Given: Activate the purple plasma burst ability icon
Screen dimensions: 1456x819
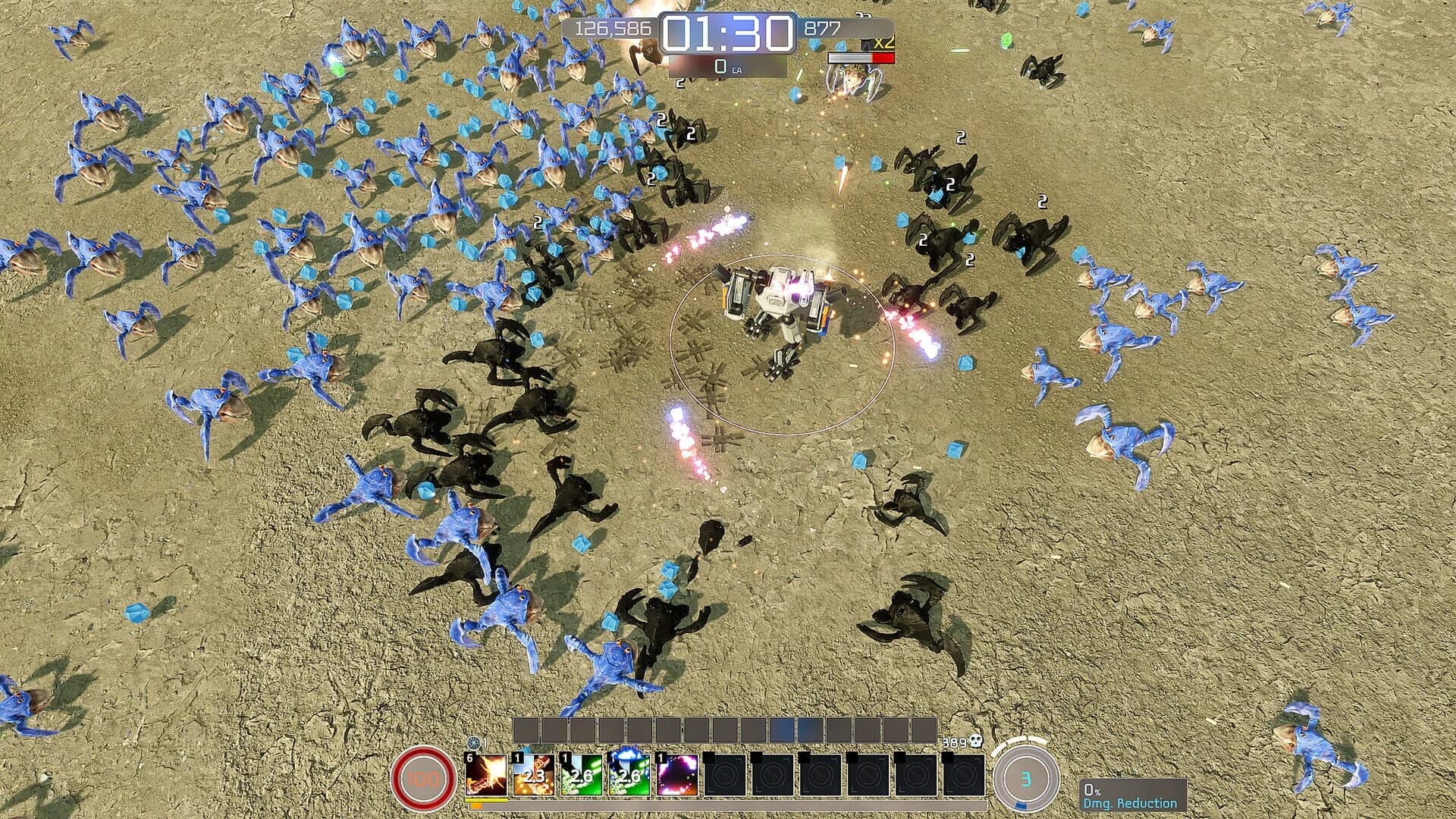Looking at the screenshot, I should tap(676, 775).
